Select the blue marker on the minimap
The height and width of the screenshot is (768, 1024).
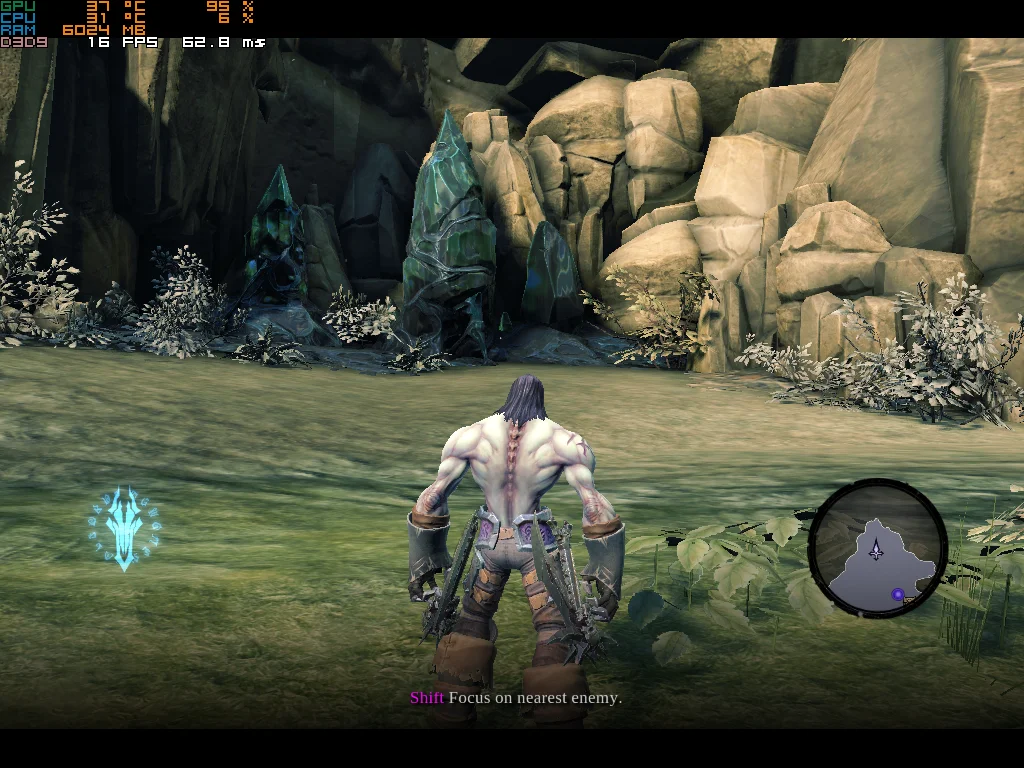(898, 595)
